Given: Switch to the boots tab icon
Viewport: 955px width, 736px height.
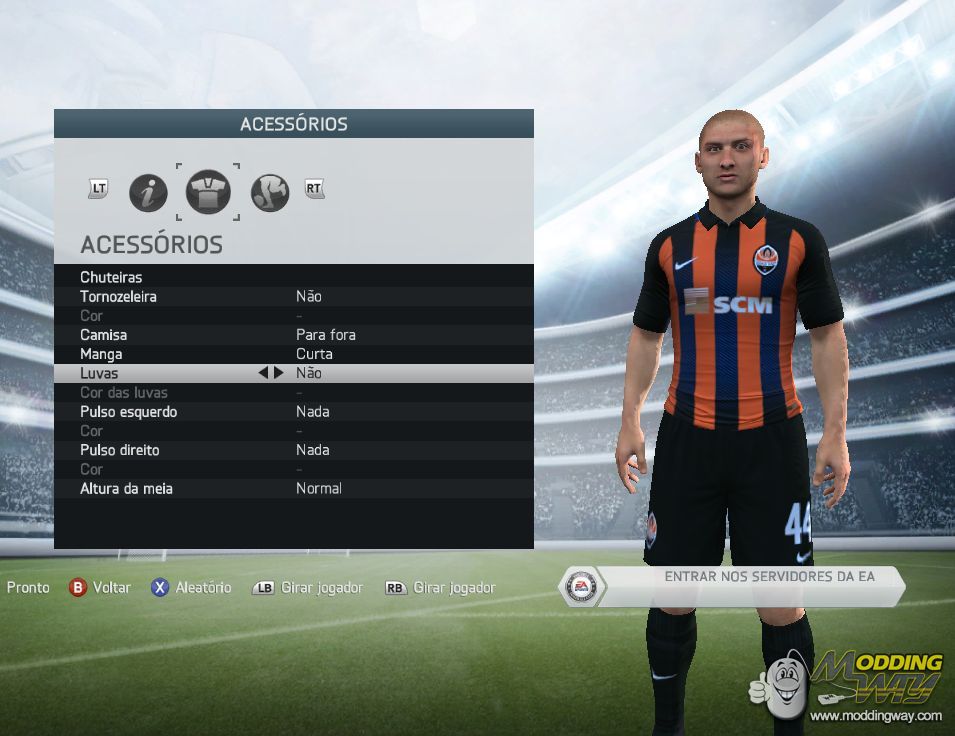Looking at the screenshot, I should coord(269,192).
